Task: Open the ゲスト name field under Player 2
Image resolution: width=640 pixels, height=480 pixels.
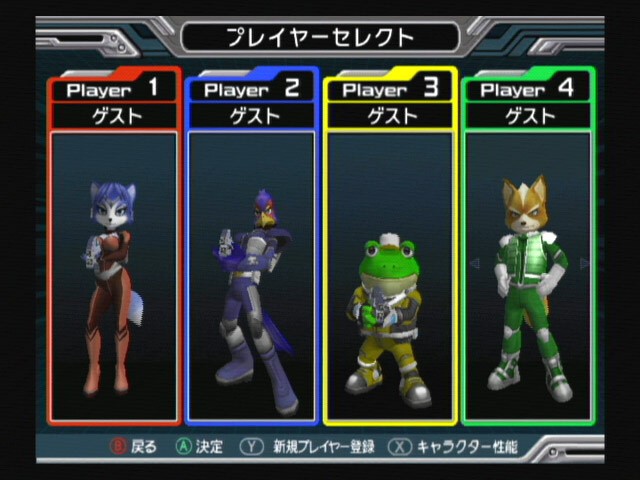Action: [251, 115]
